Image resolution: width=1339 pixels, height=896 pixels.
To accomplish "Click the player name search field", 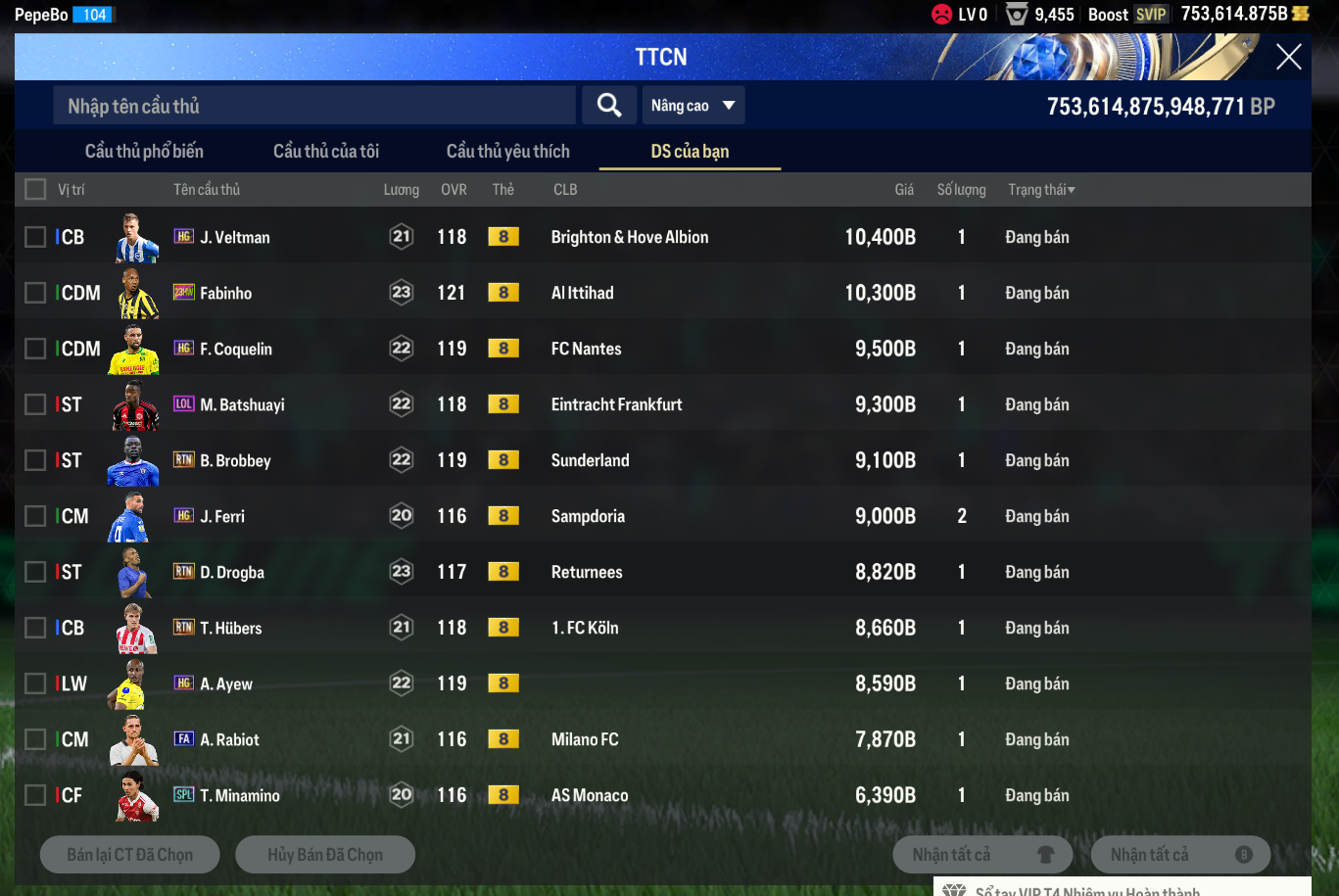I will (313, 106).
